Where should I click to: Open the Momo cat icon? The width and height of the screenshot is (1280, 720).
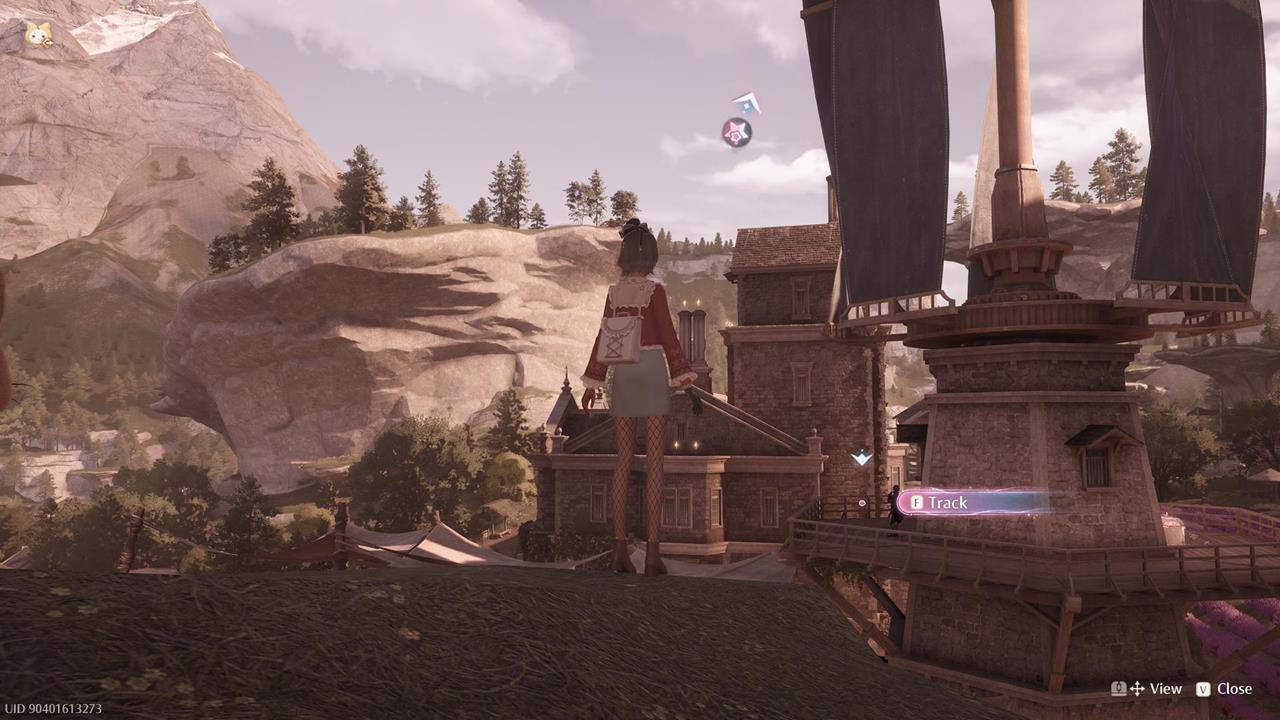[x=40, y=36]
